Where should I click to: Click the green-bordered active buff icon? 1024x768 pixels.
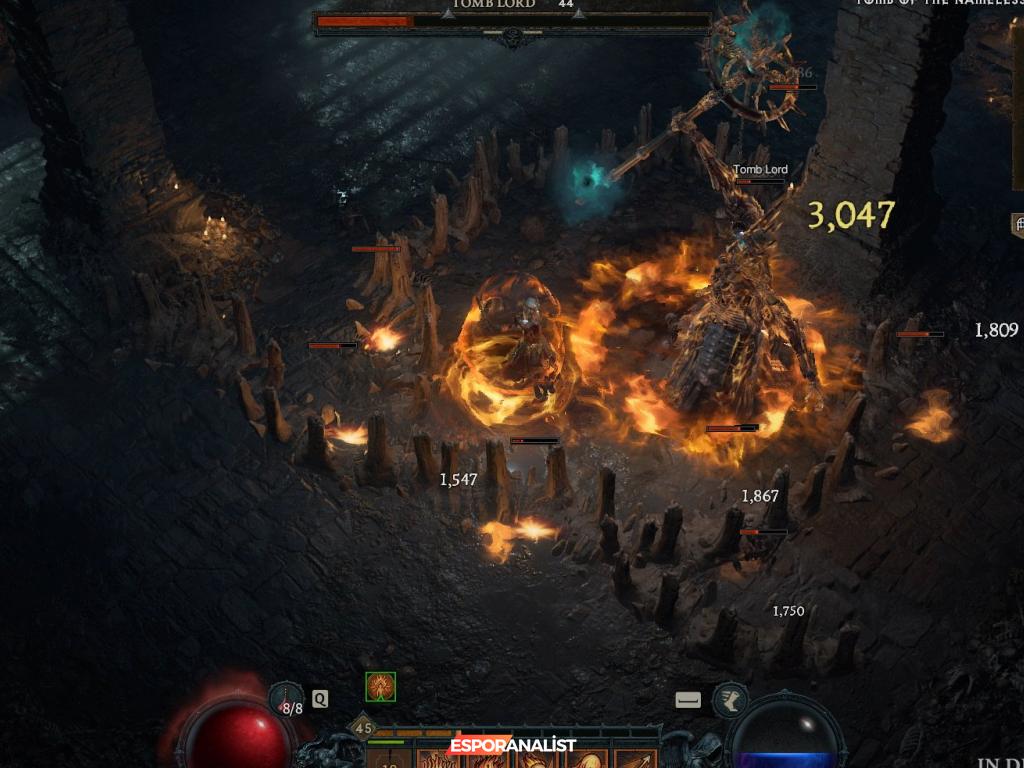coord(380,687)
